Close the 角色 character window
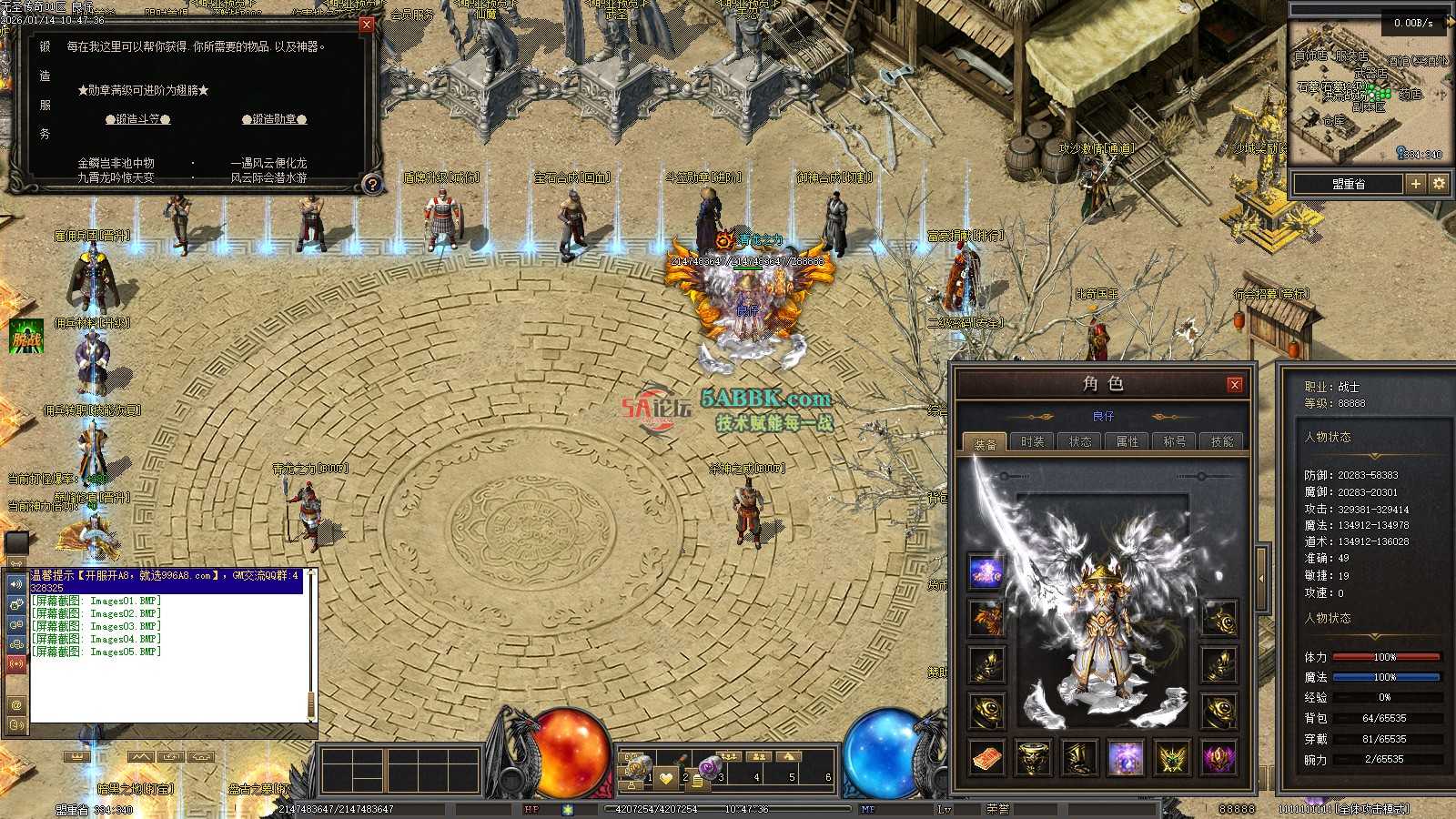 pyautogui.click(x=1235, y=385)
